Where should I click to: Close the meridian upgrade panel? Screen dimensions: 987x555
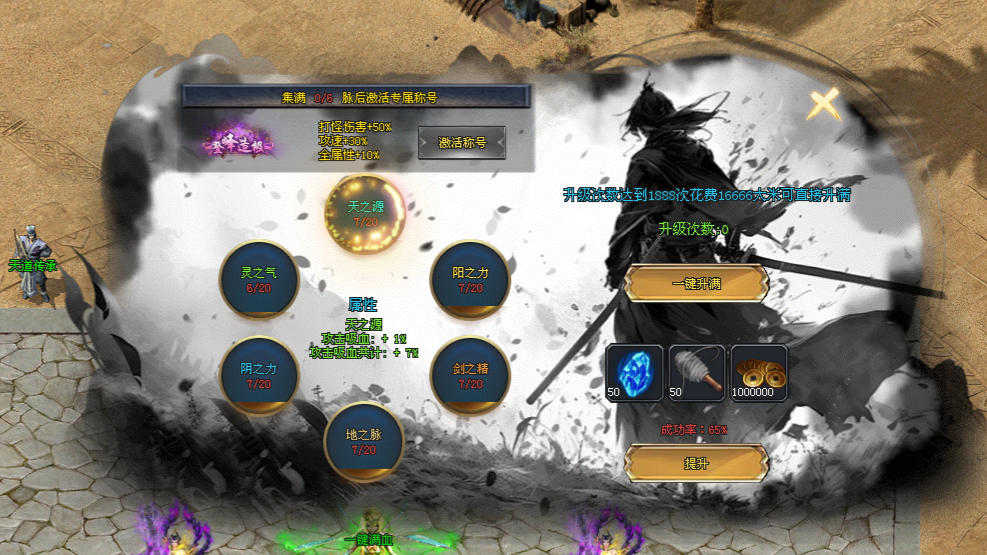click(x=823, y=104)
